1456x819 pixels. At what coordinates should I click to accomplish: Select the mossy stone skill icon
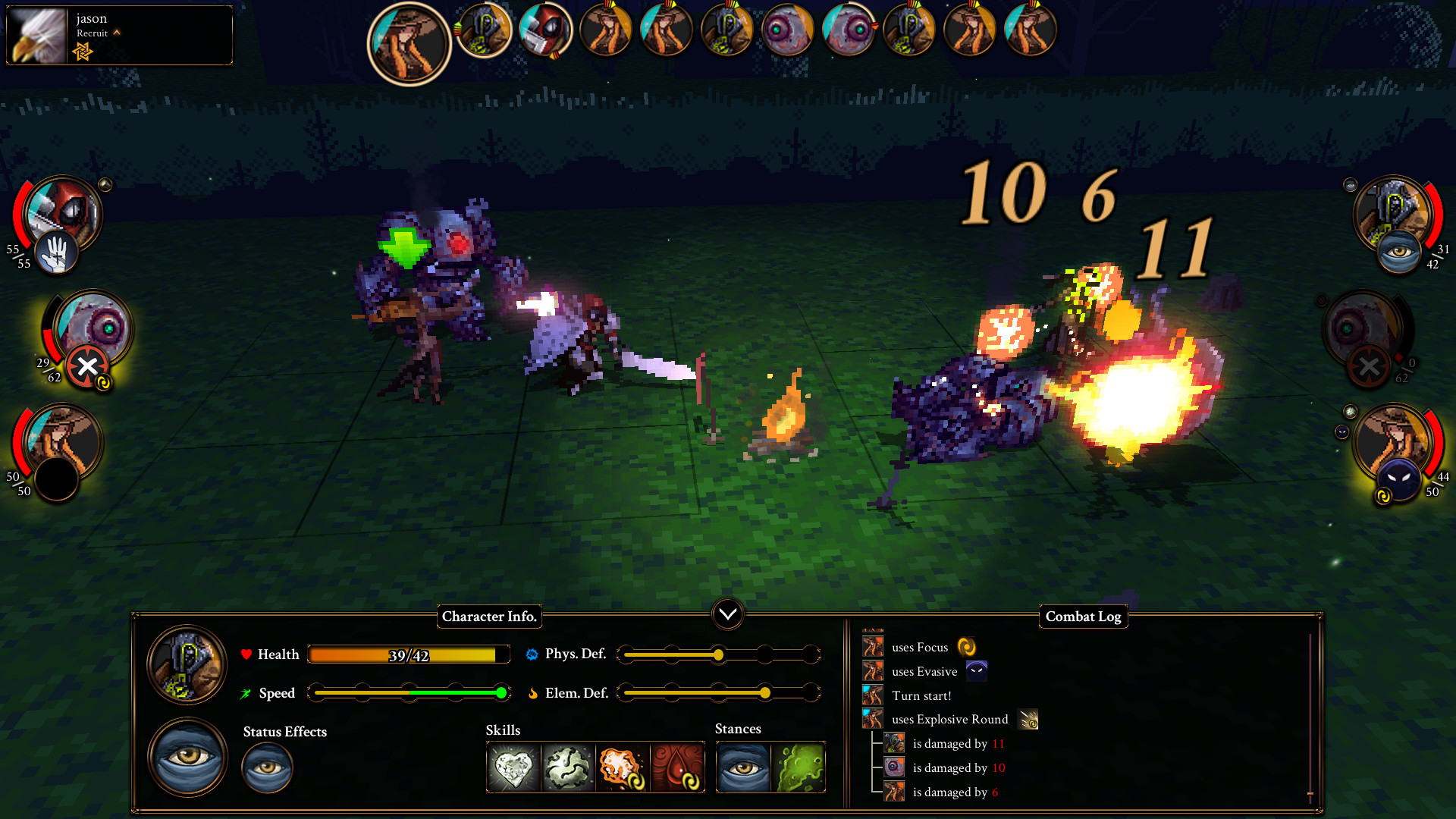(567, 767)
